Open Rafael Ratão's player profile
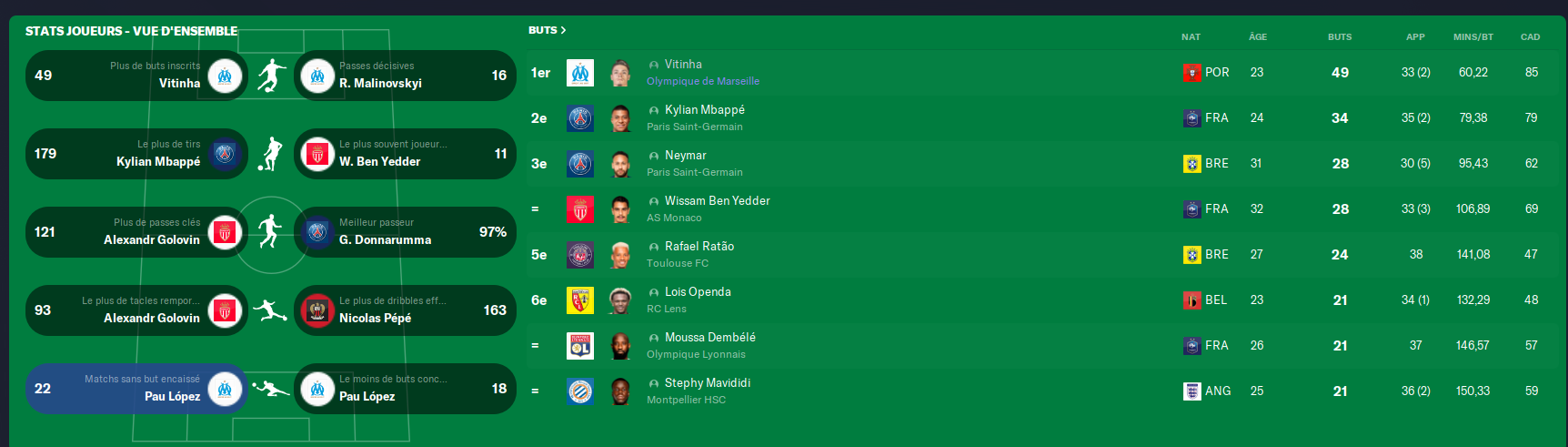The image size is (1568, 447). pos(699,247)
